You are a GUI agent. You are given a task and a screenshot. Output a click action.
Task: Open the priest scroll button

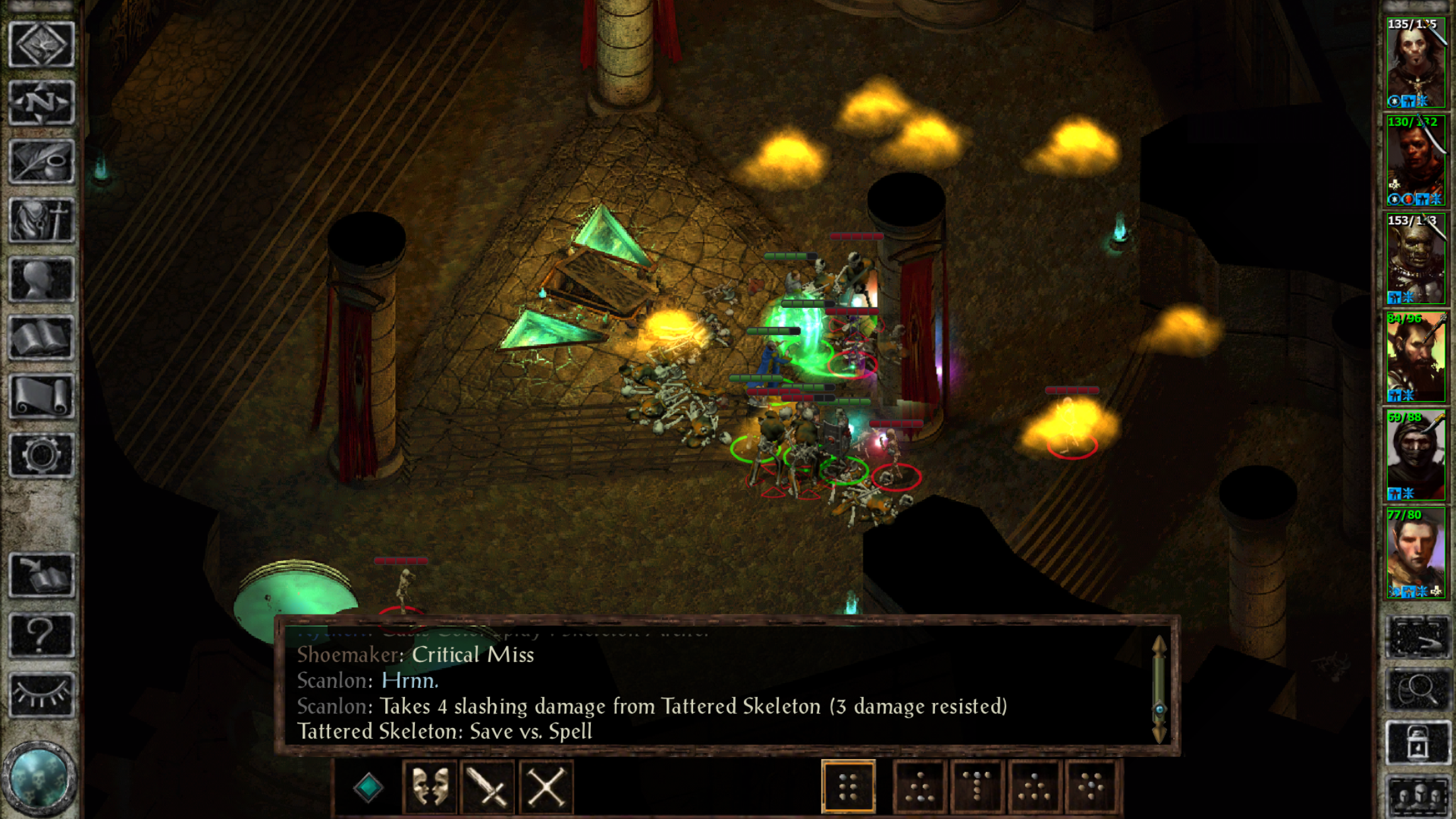click(x=41, y=396)
